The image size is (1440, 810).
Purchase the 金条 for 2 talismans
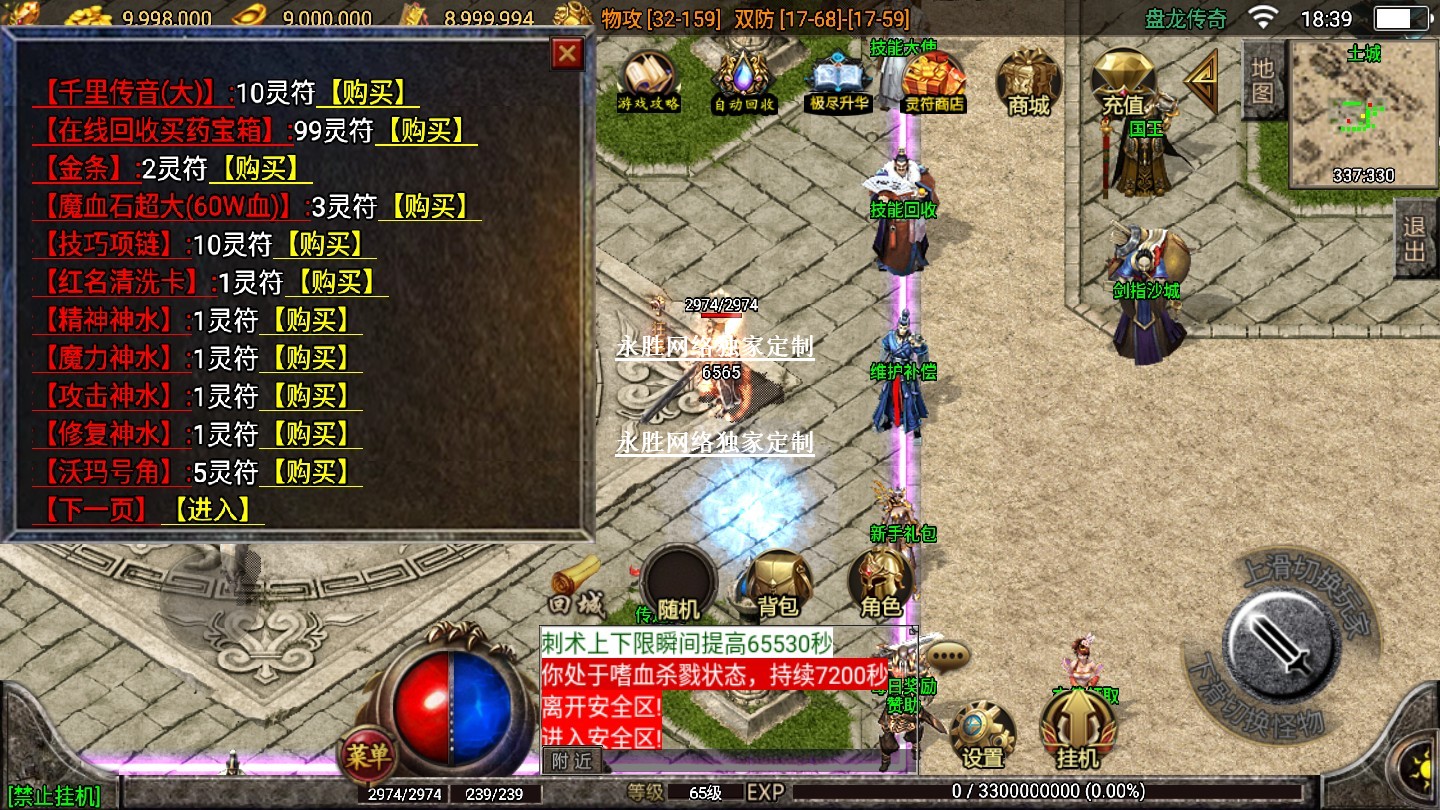pyautogui.click(x=260, y=169)
